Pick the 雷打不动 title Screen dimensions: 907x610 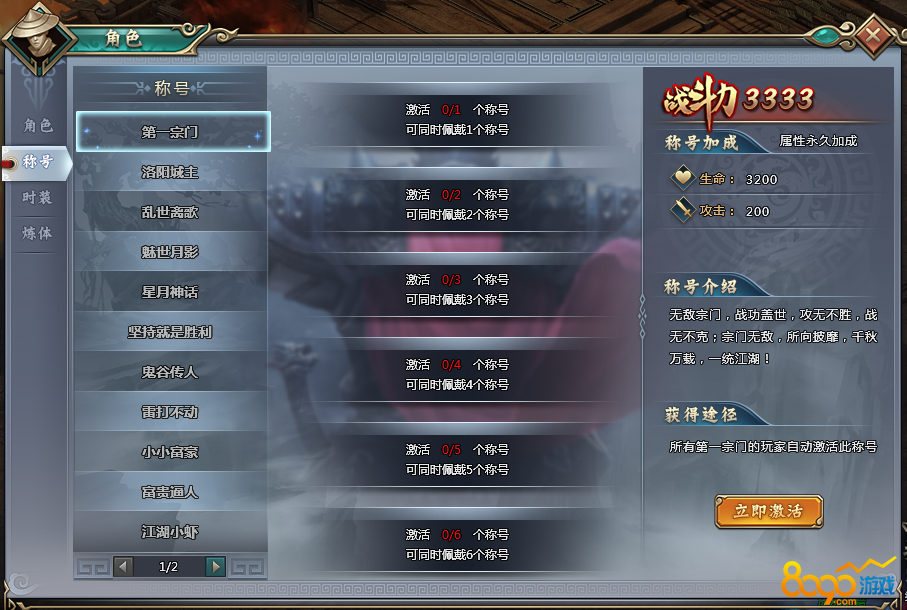pyautogui.click(x=171, y=412)
